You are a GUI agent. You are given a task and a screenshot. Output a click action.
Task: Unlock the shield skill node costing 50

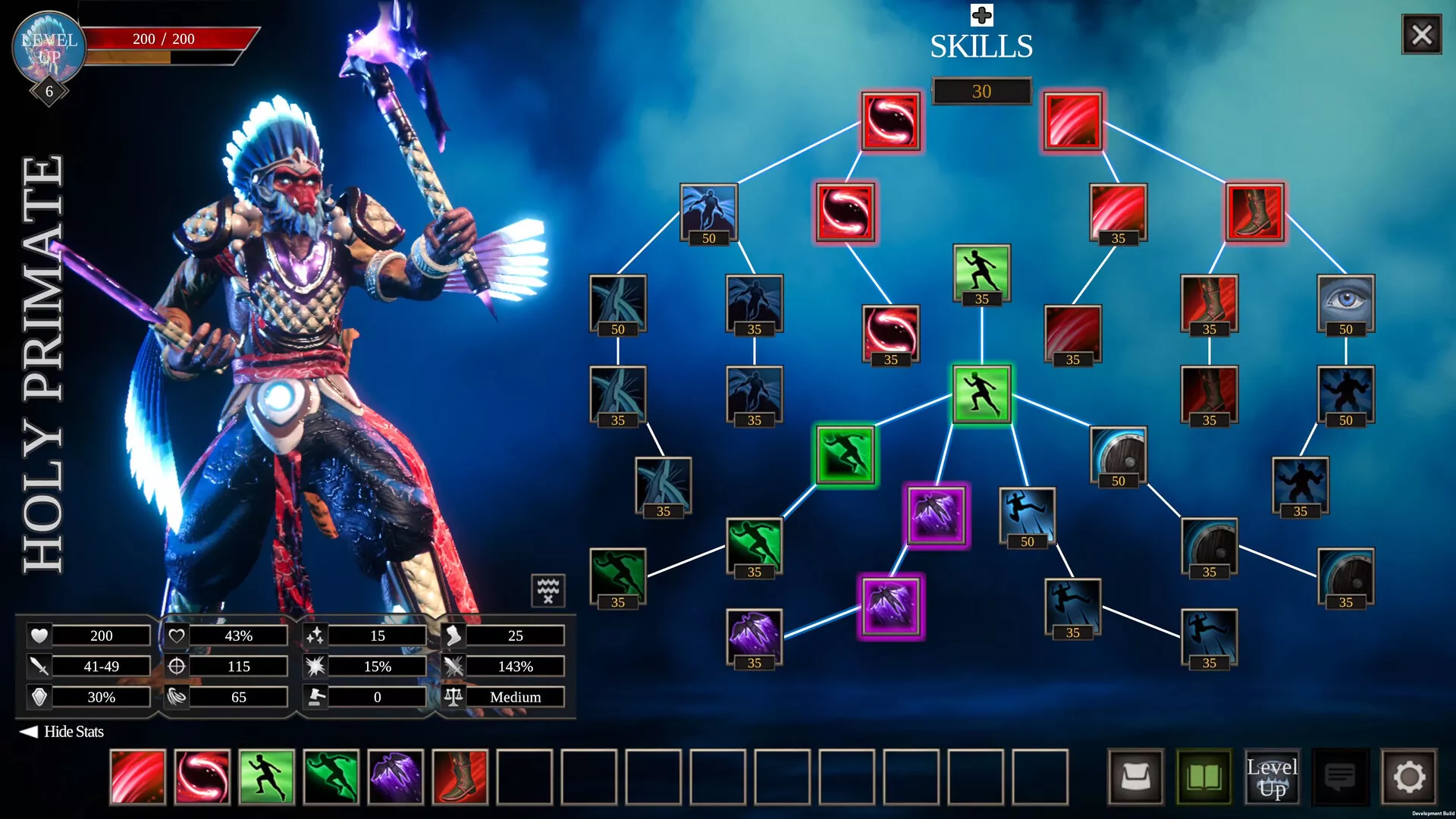click(x=1118, y=453)
